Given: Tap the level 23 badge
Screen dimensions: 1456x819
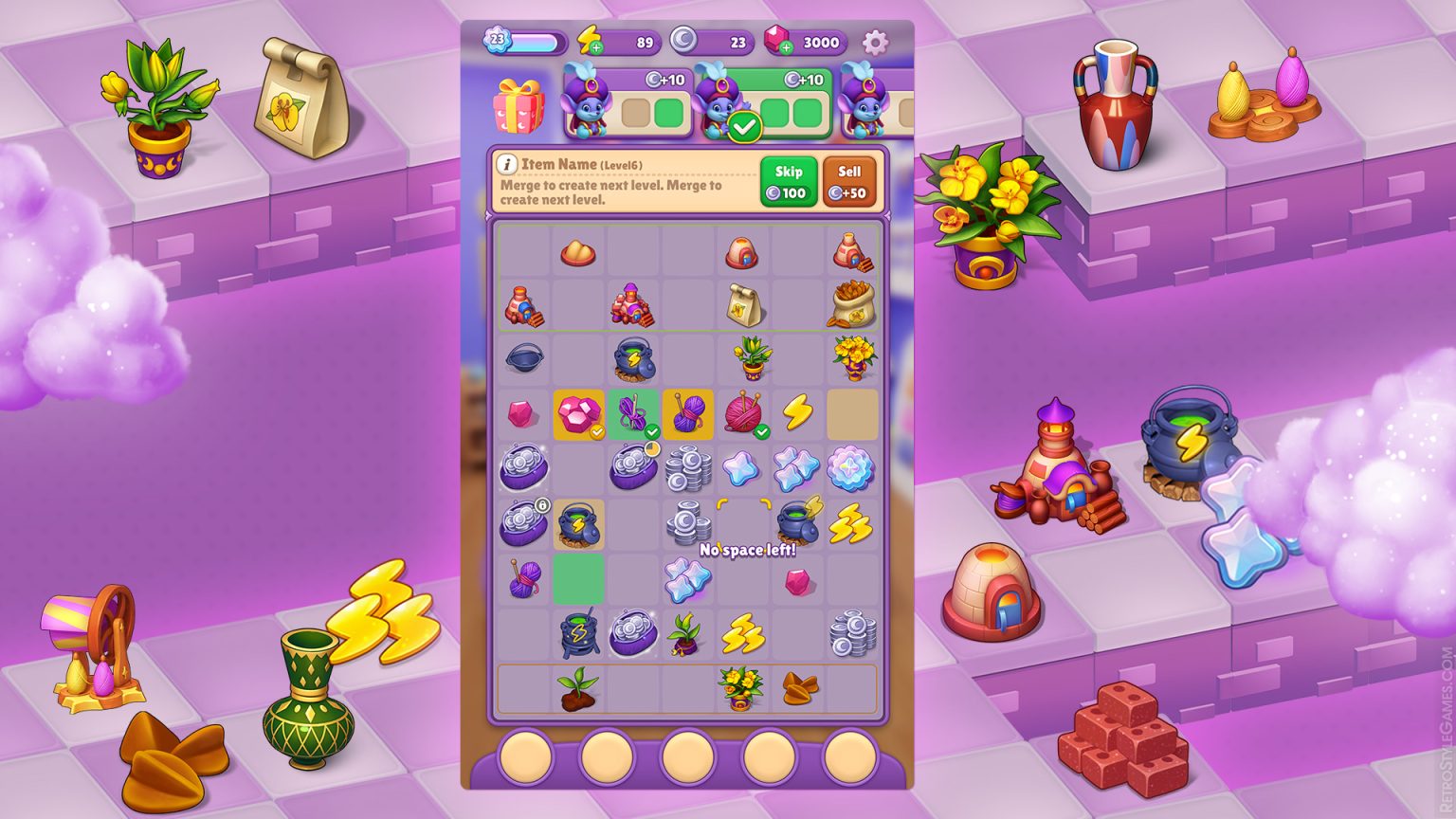Looking at the screenshot, I should (498, 40).
